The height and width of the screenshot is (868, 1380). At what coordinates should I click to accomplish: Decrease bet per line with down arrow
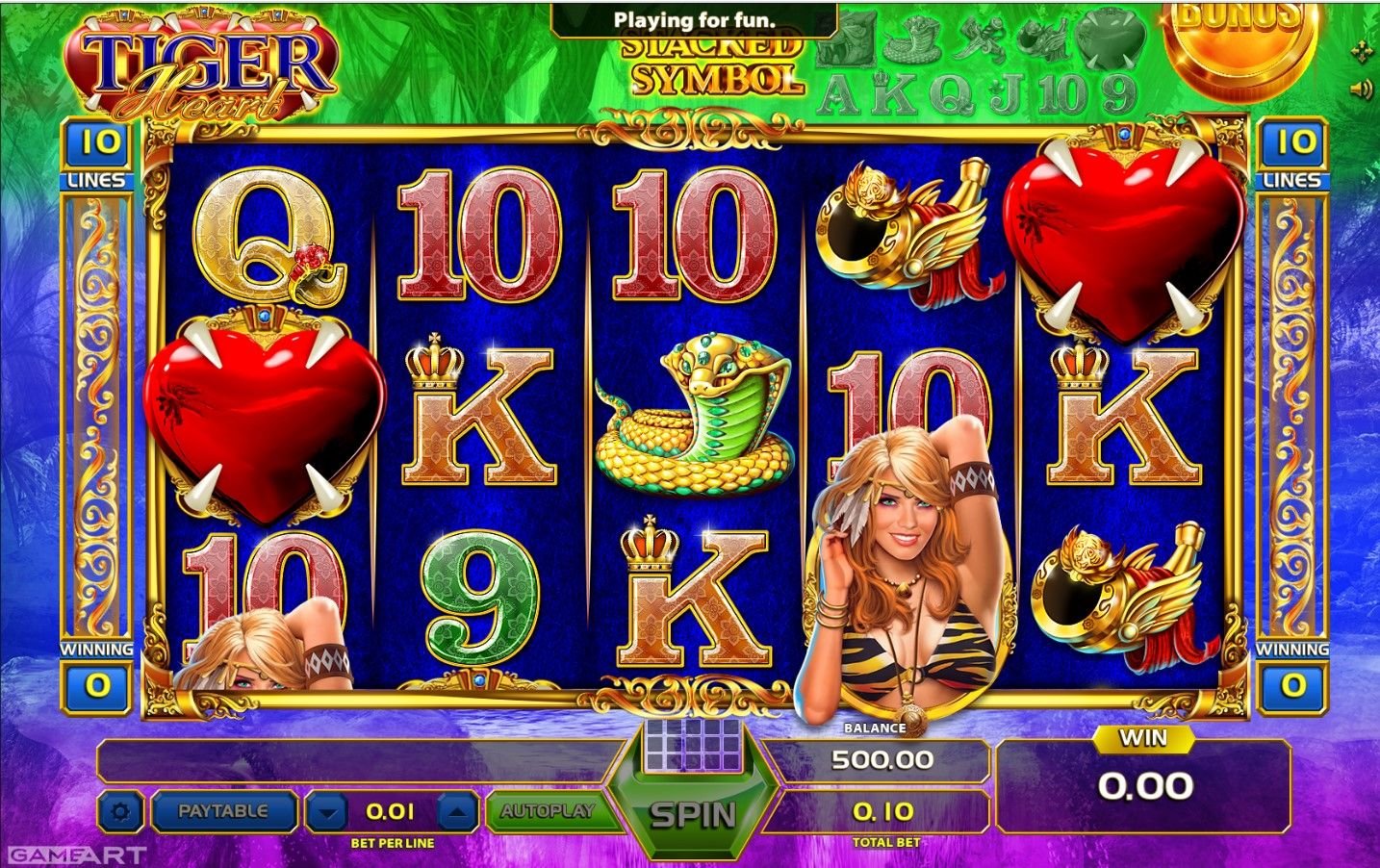(328, 813)
